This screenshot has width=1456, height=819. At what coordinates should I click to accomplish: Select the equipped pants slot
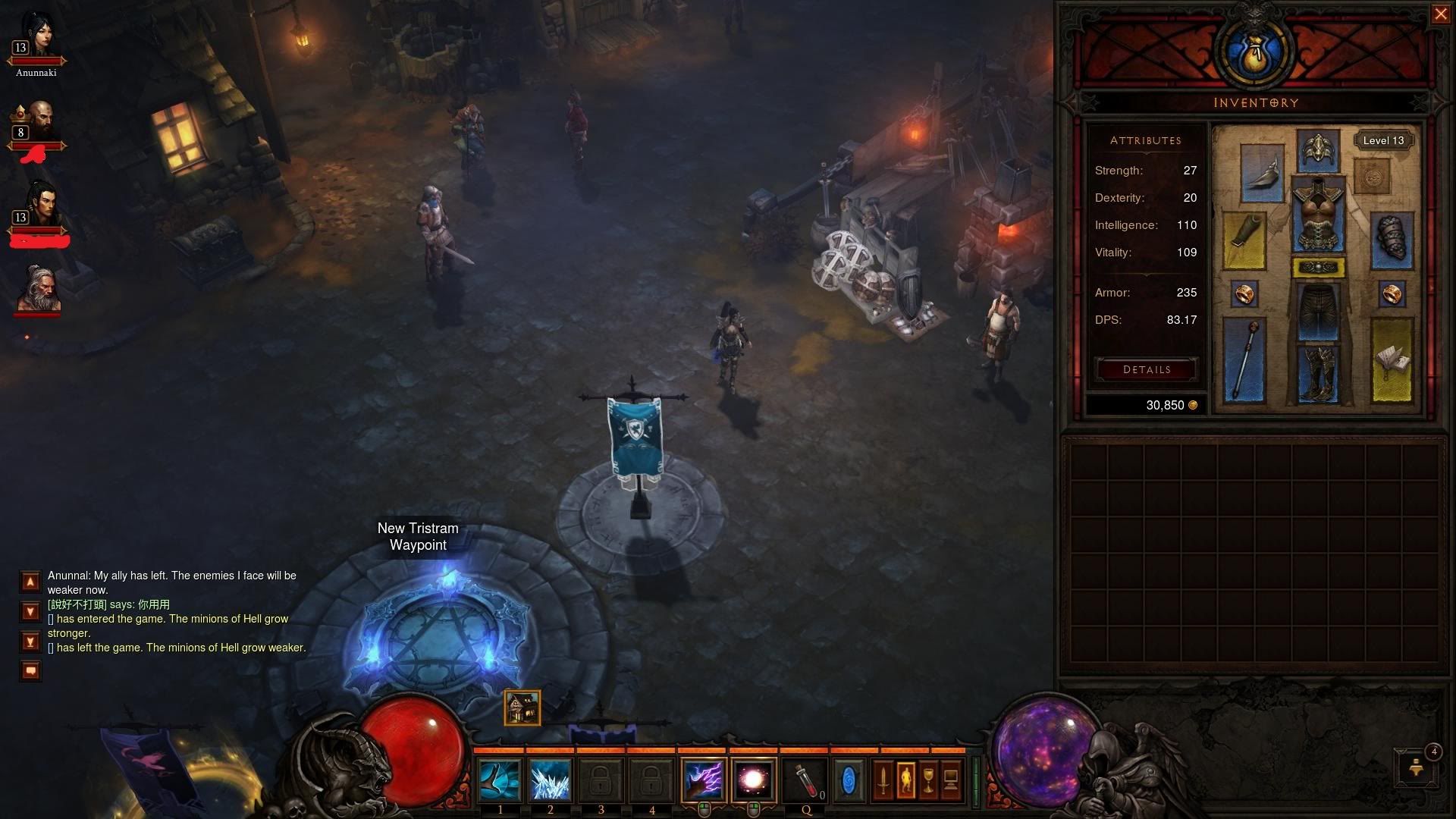point(1318,311)
